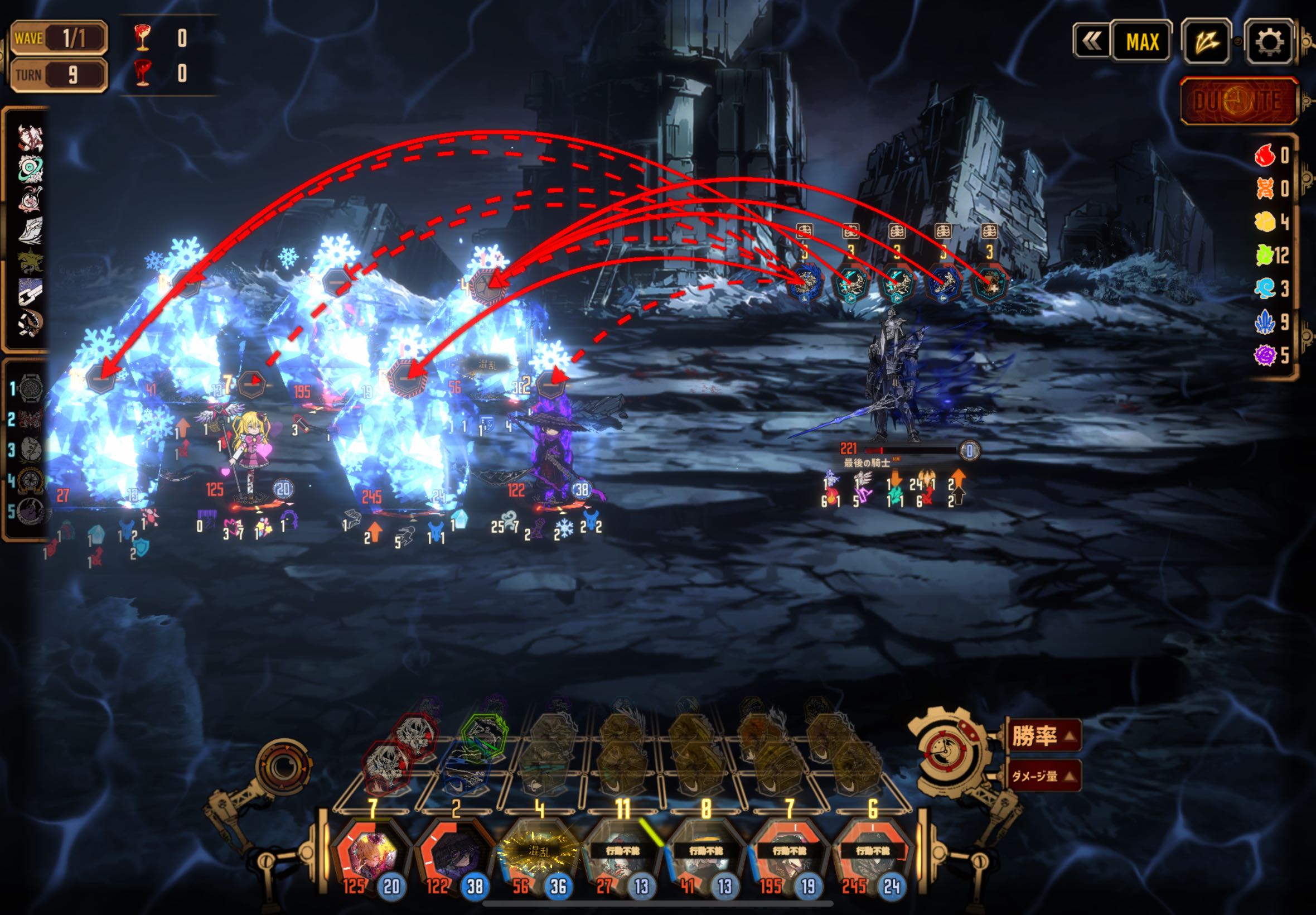Click the wristwatch gift icon numbered 1
1316x915 pixels.
tap(30, 389)
